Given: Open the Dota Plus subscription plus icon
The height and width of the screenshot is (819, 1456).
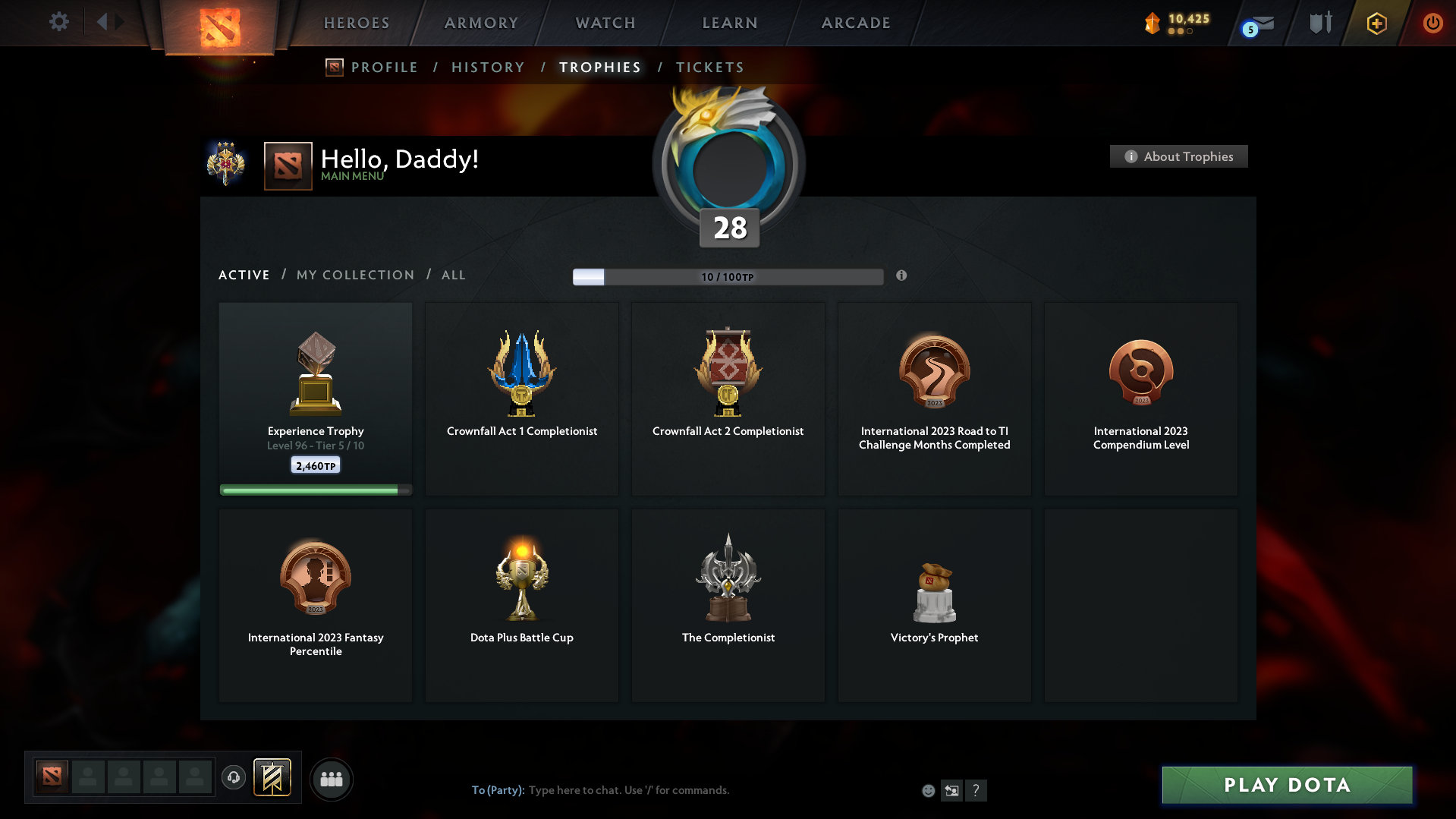Looking at the screenshot, I should (x=1376, y=23).
